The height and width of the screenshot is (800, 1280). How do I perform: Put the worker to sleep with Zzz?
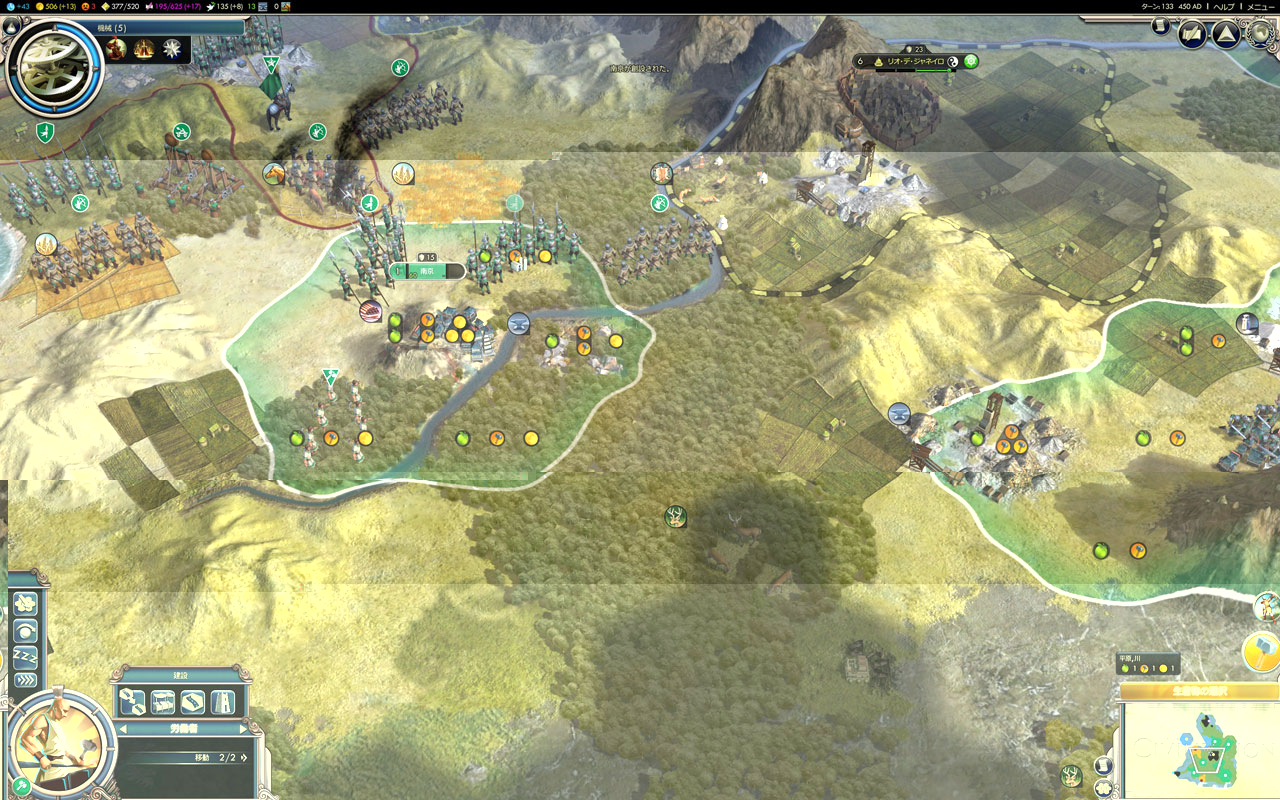[x=26, y=655]
